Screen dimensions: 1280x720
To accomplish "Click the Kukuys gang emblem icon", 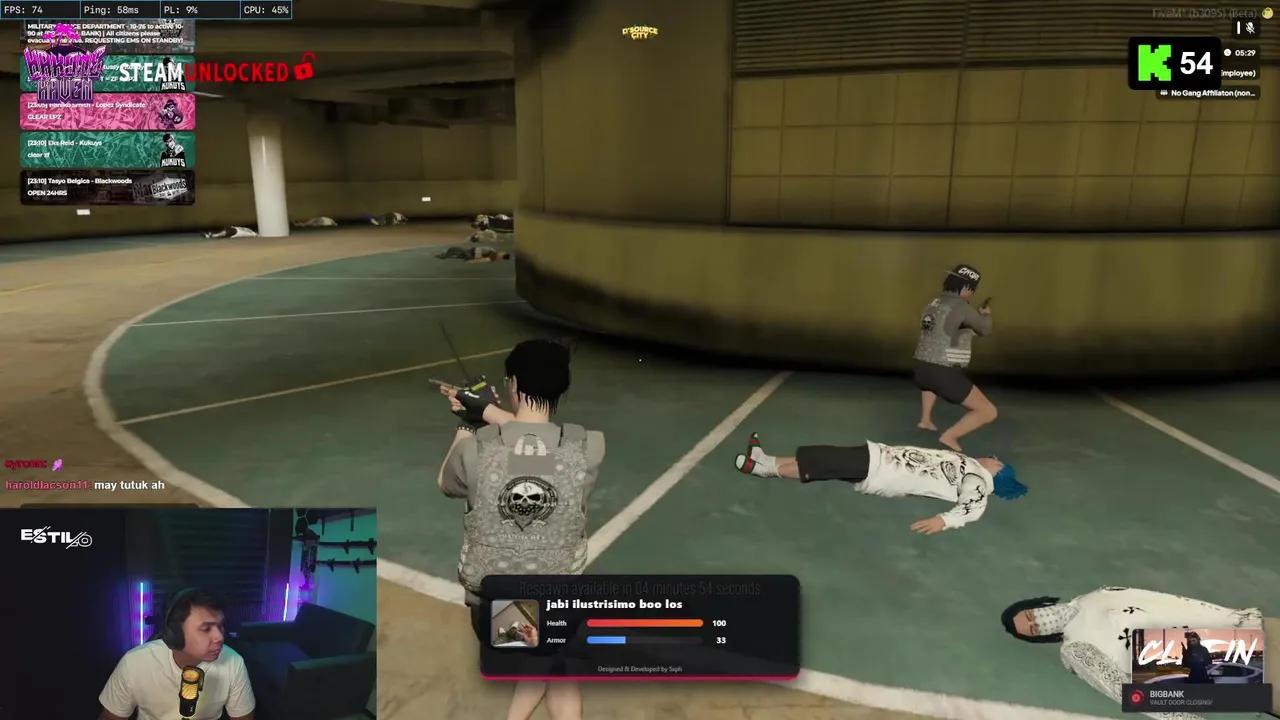I will pyautogui.click(x=171, y=149).
